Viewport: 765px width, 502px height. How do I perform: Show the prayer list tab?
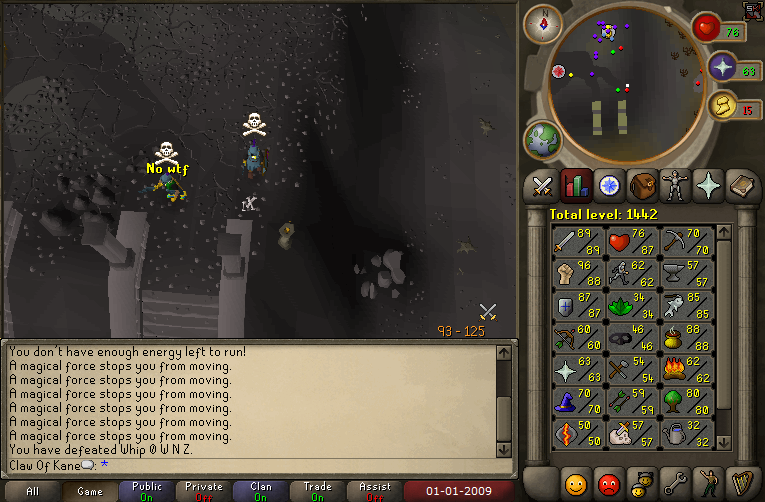[708, 186]
